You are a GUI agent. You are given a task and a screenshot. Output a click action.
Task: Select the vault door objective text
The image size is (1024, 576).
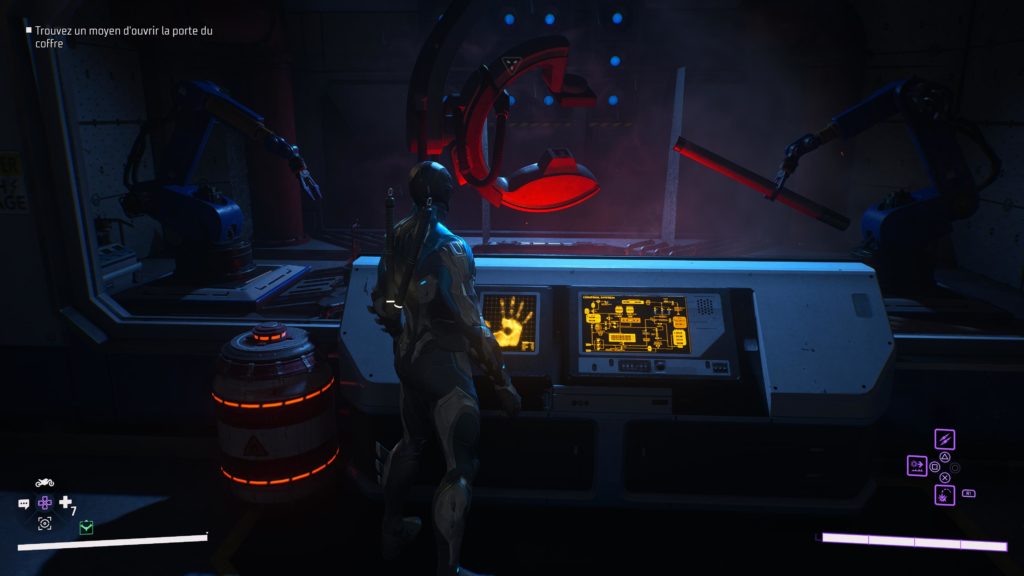coord(123,37)
